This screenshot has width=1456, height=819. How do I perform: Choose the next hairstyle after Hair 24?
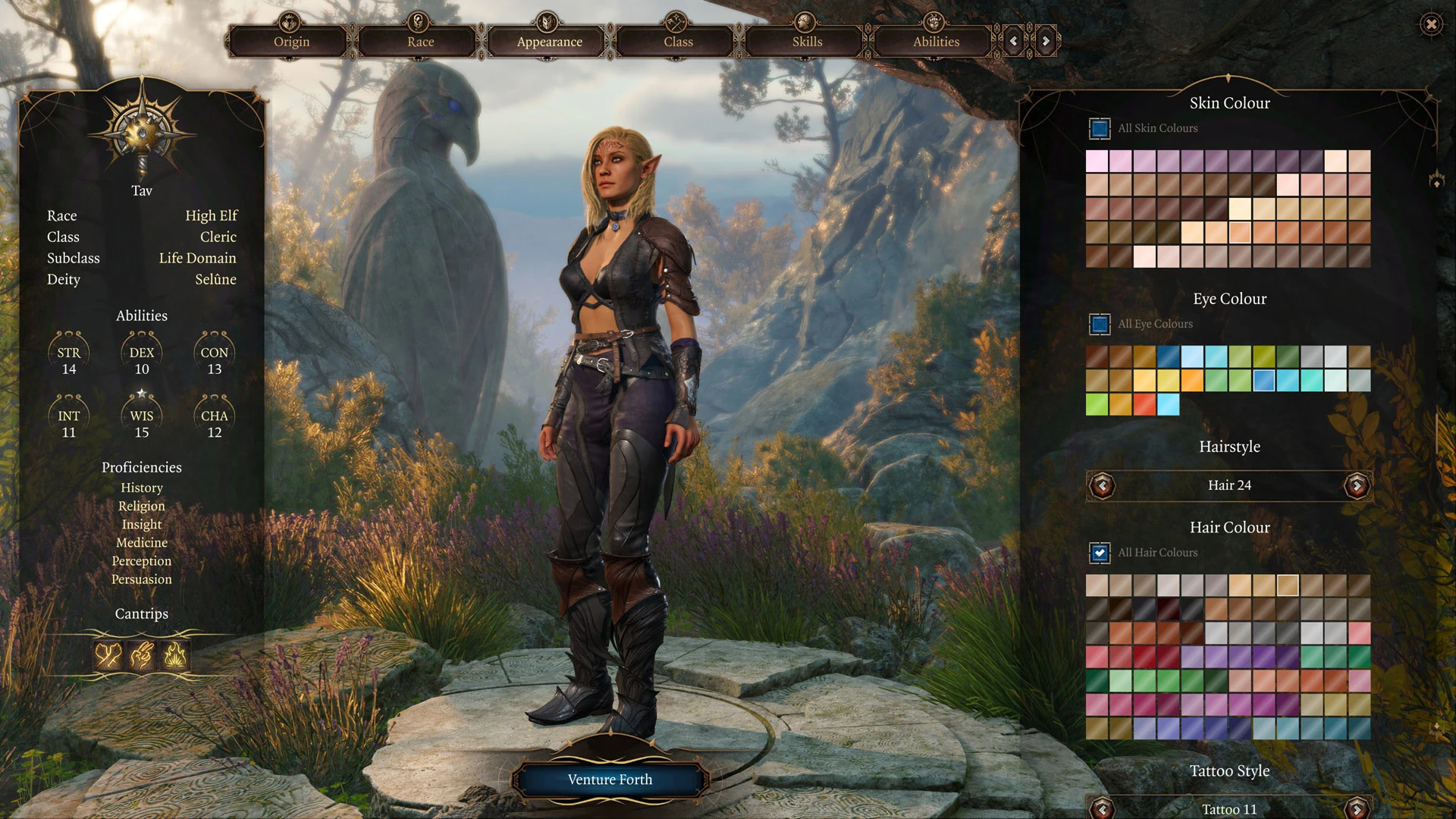tap(1357, 485)
